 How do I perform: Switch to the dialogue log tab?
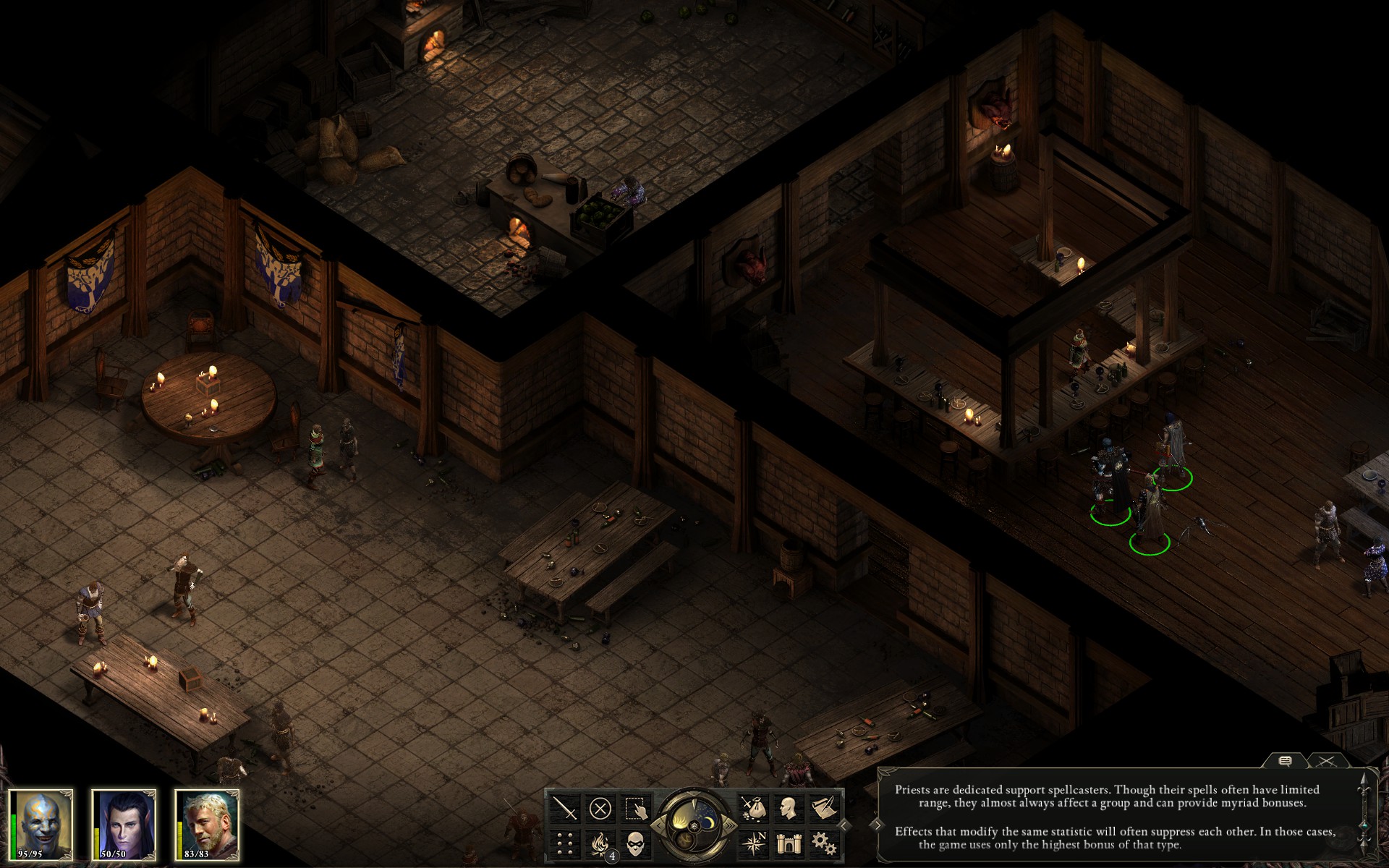[x=1286, y=761]
